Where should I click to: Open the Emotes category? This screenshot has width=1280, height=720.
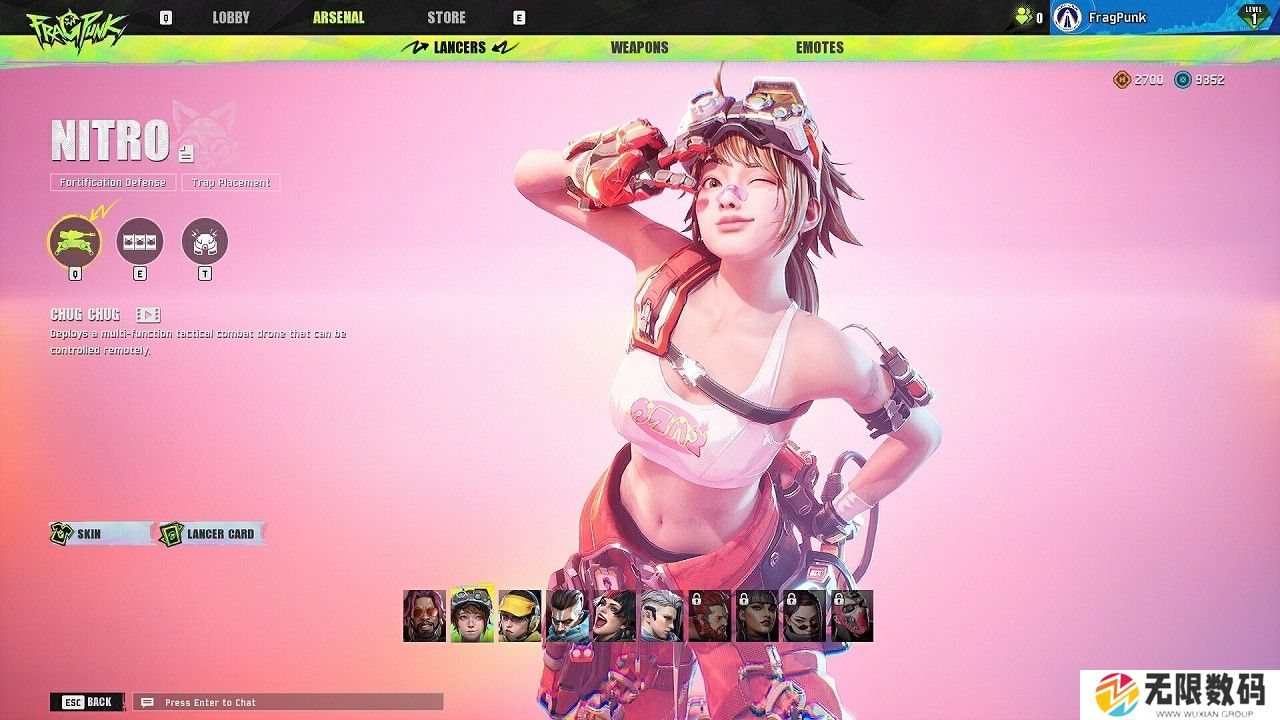click(x=819, y=47)
